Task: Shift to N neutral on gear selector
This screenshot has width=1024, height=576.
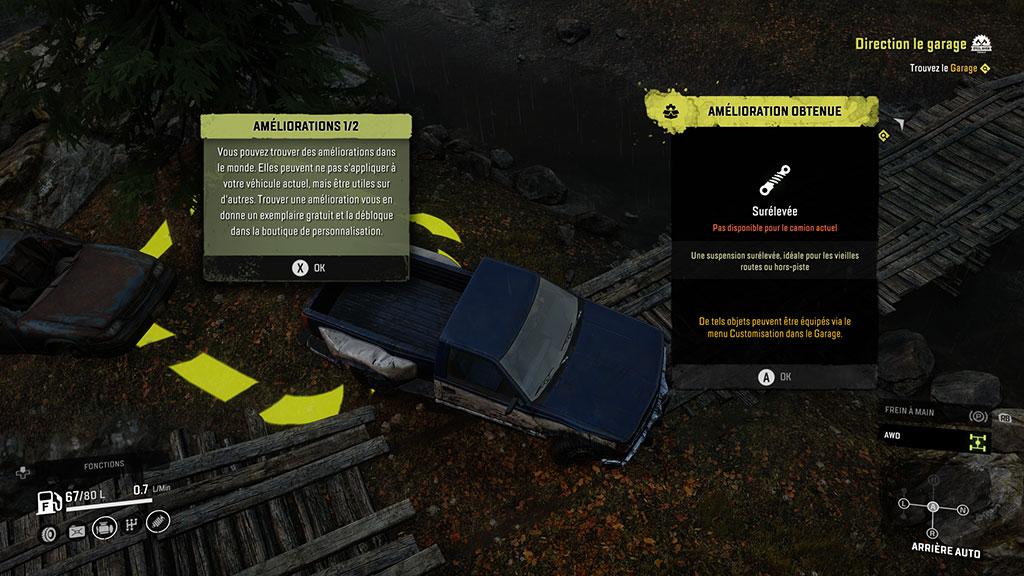Action: 963,509
